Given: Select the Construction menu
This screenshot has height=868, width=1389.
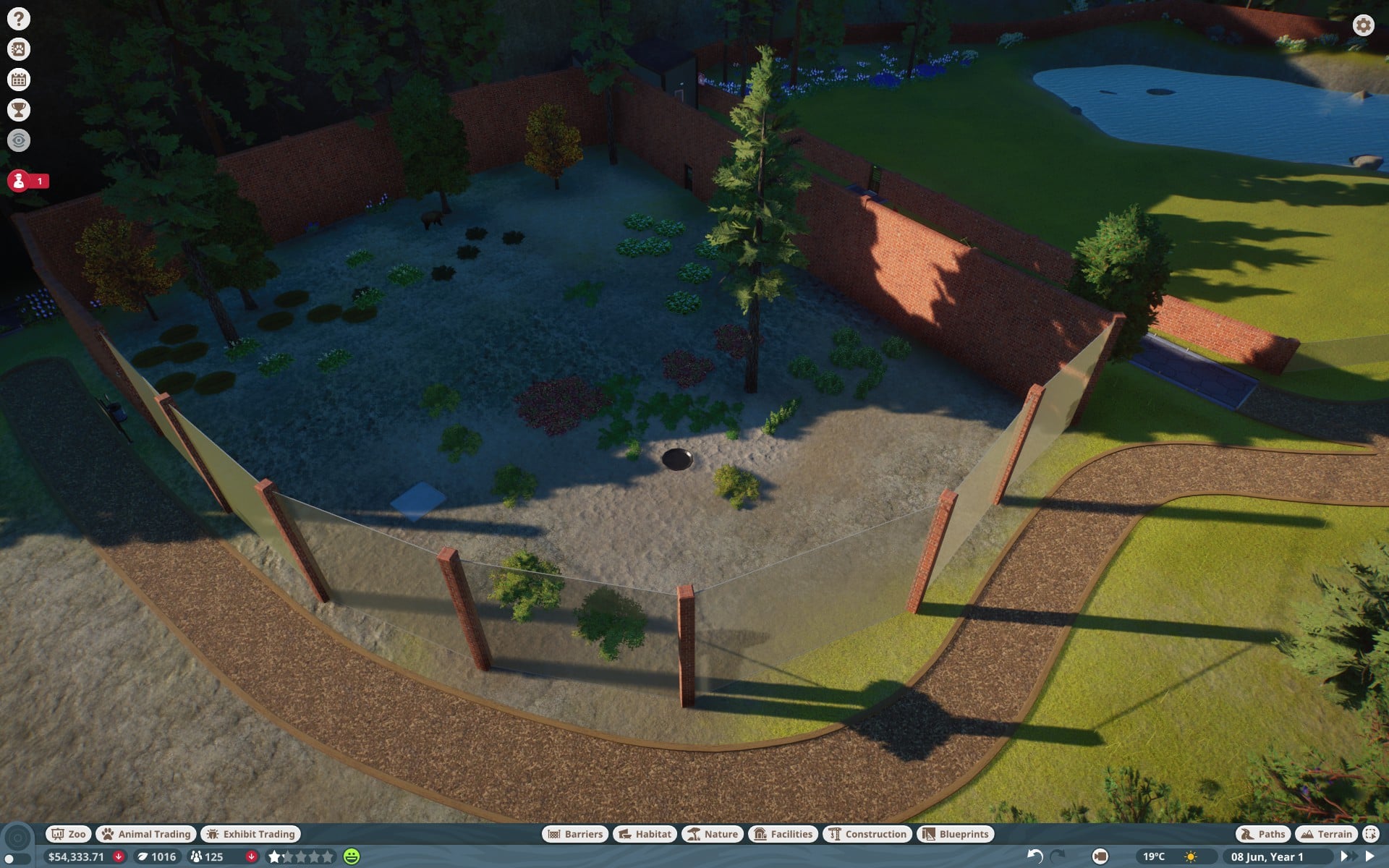Looking at the screenshot, I should (867, 834).
